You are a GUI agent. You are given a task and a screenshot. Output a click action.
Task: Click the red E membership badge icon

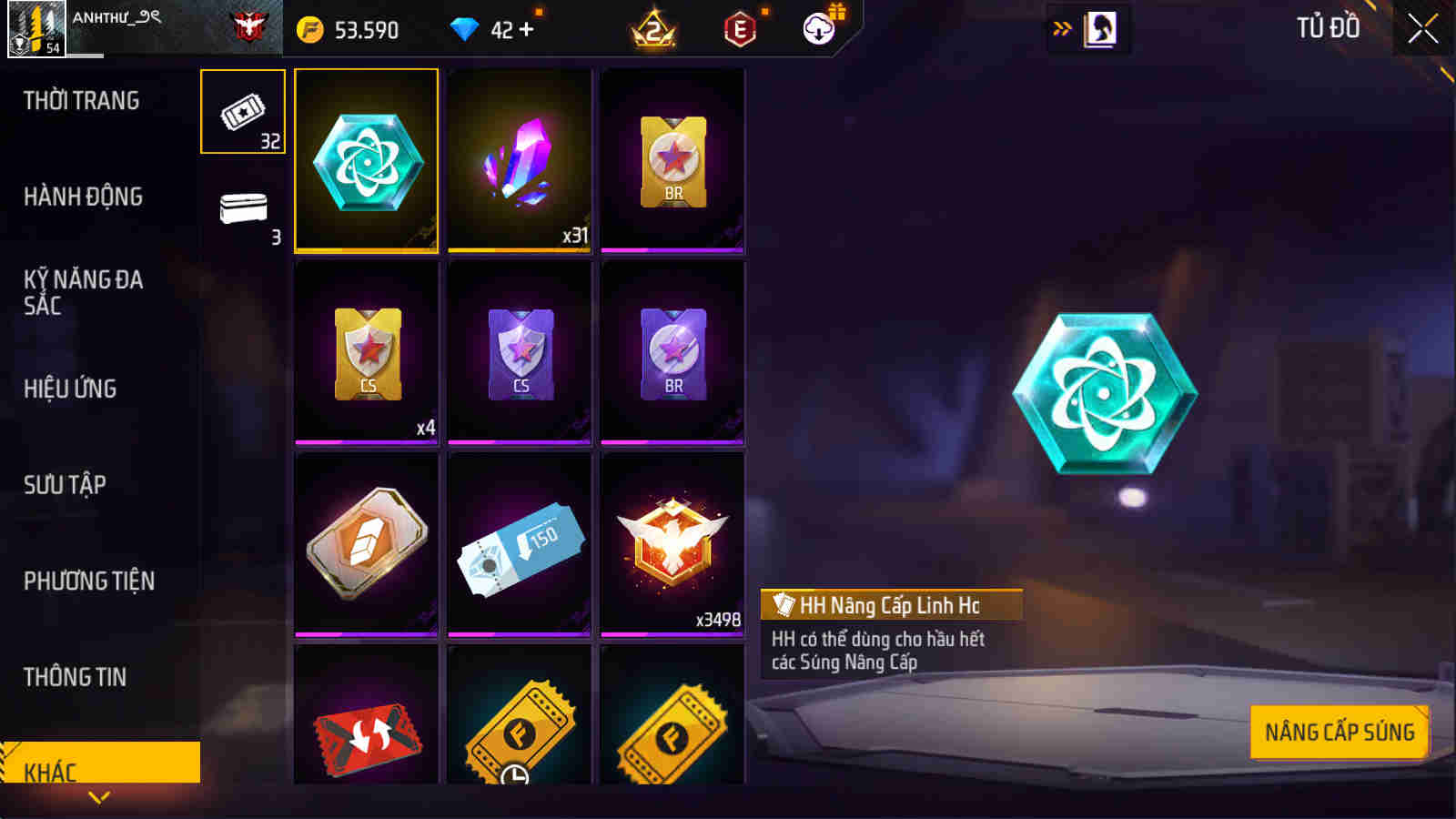pyautogui.click(x=737, y=29)
